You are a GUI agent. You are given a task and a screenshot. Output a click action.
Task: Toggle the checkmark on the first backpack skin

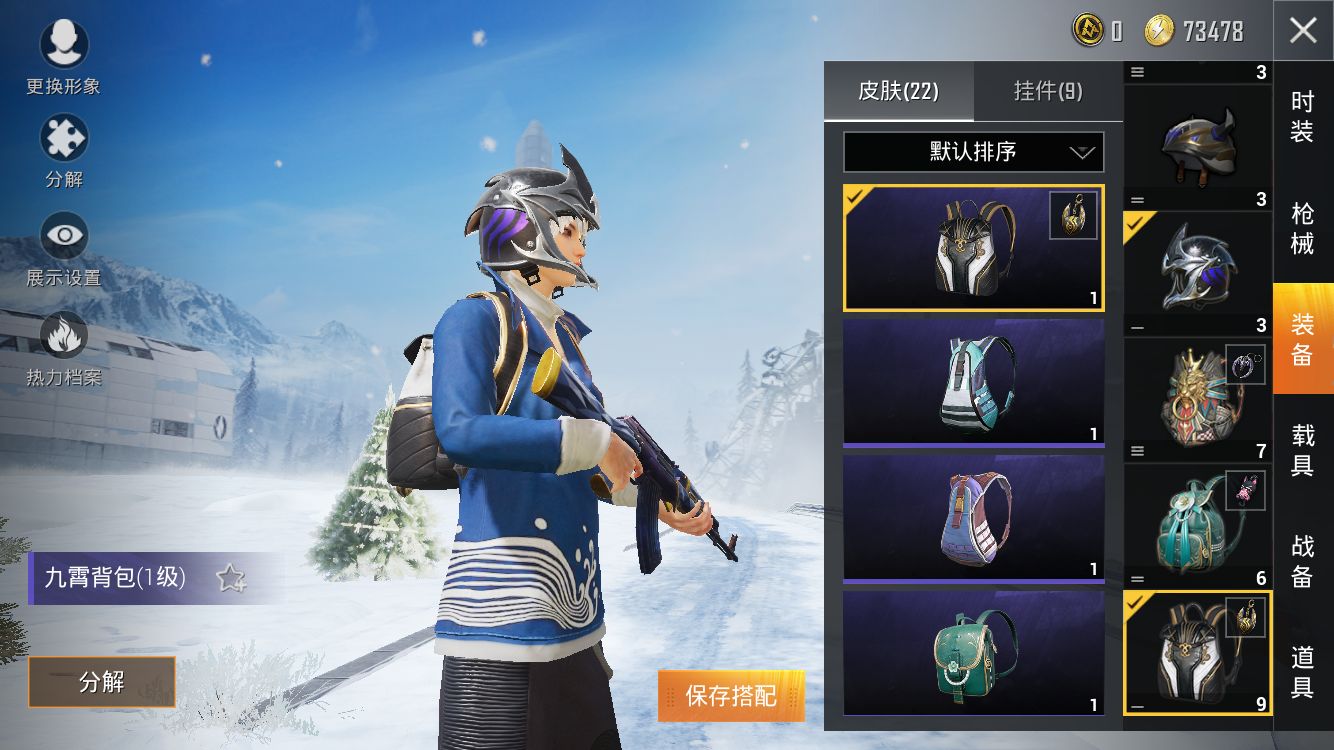click(x=855, y=198)
